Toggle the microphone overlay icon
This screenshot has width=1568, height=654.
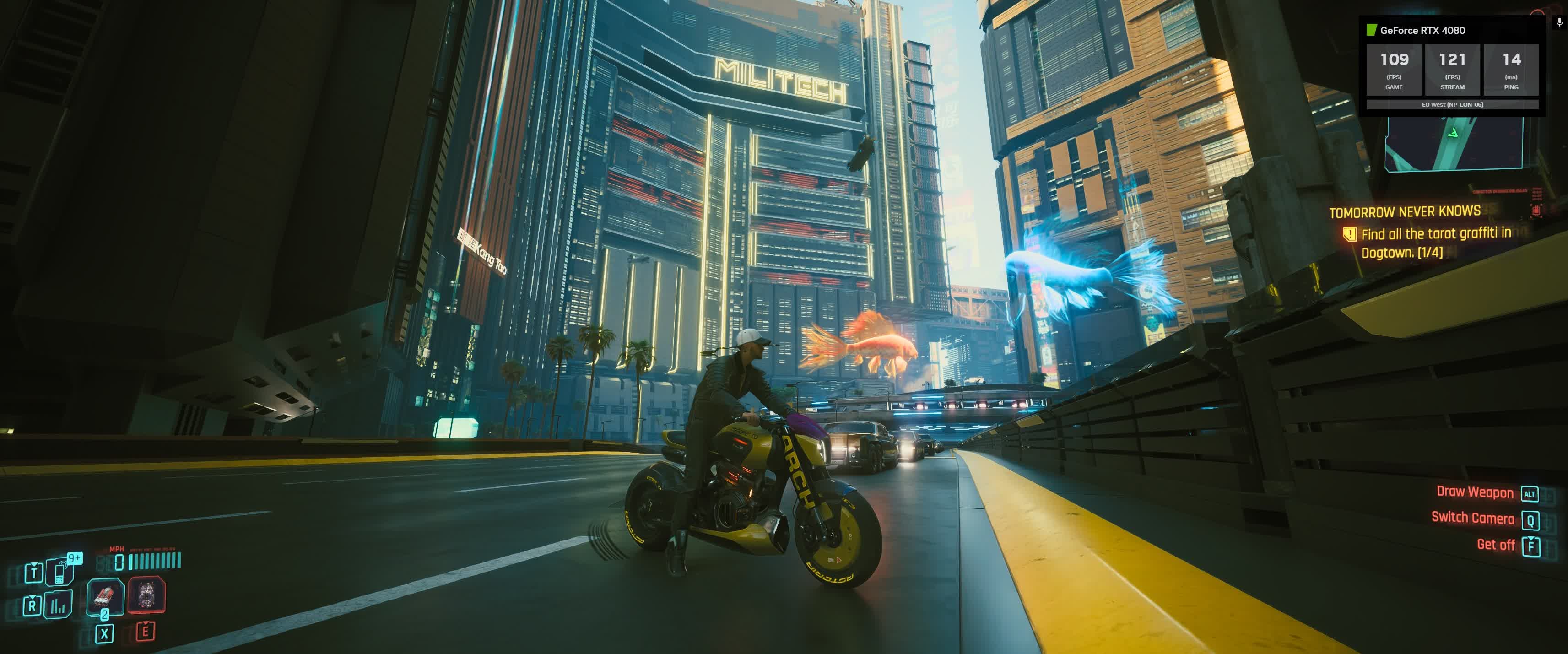1559,22
